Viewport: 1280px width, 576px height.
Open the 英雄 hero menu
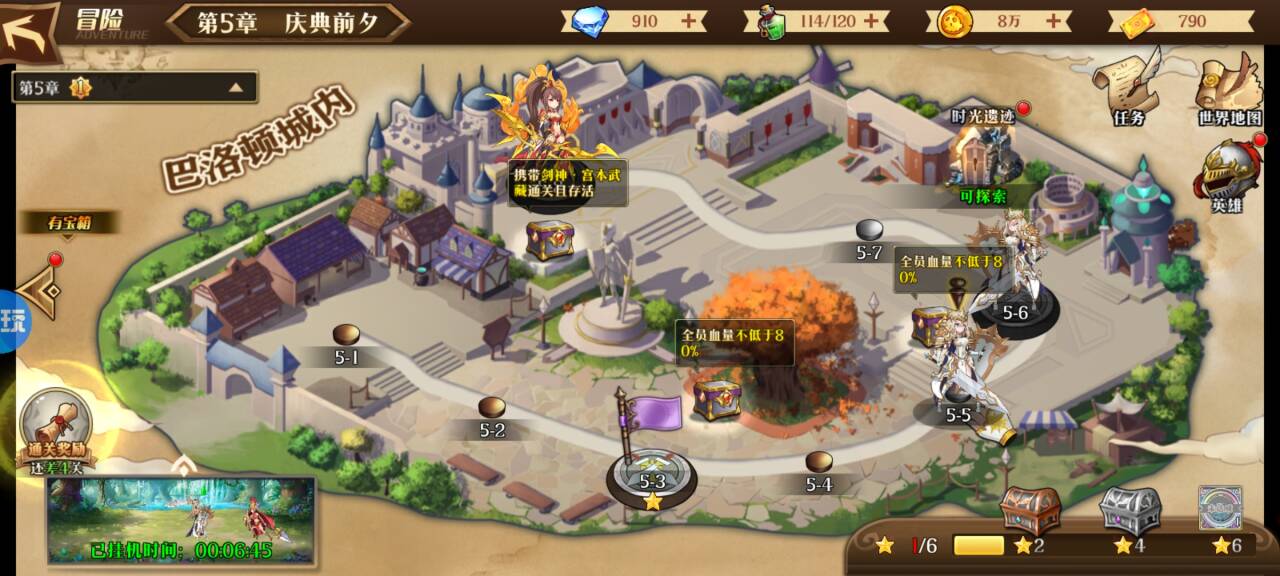[x=1227, y=176]
